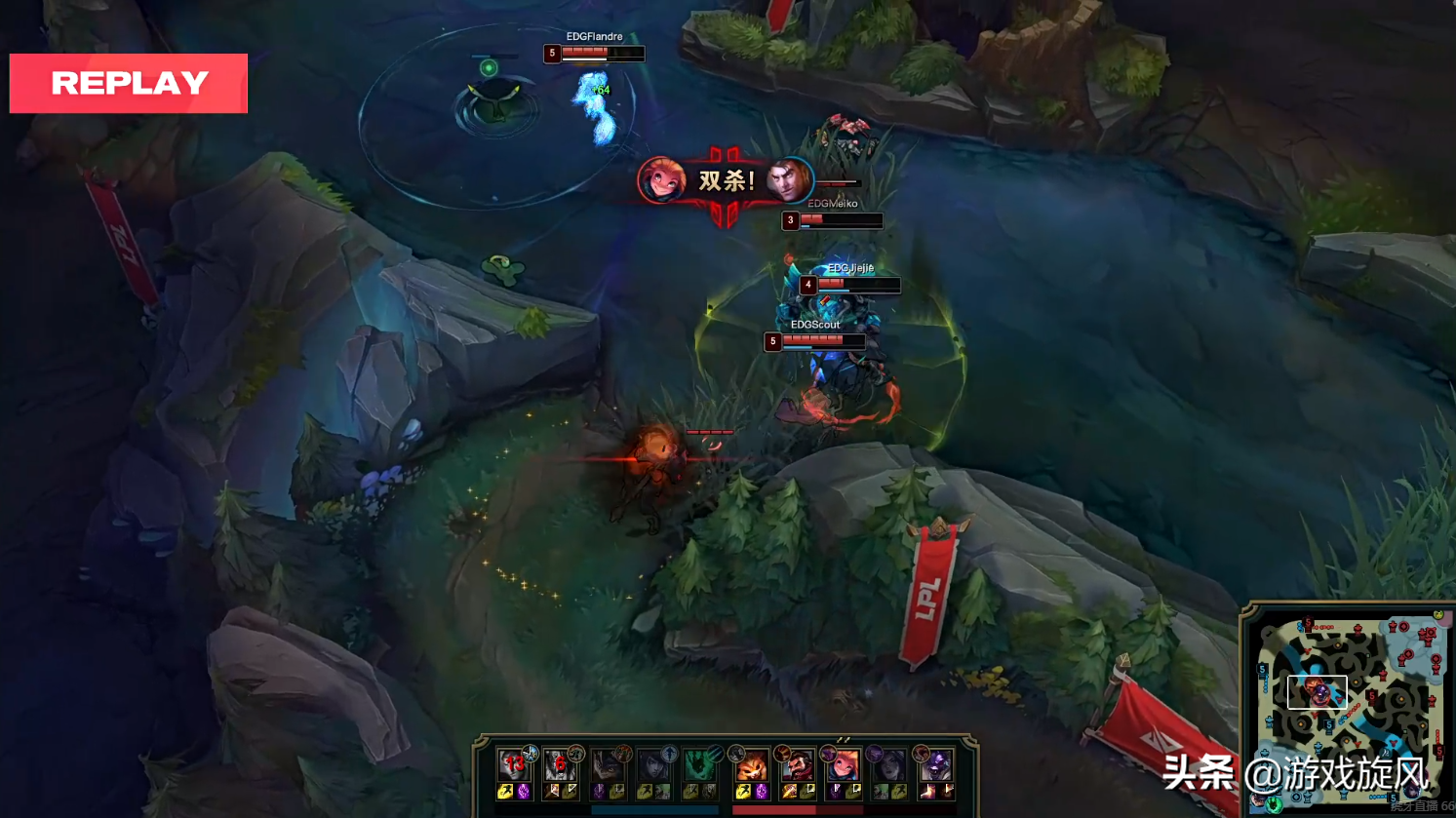Select Zoe's portrait in the champion bar
The image size is (1456, 818).
tap(844, 766)
